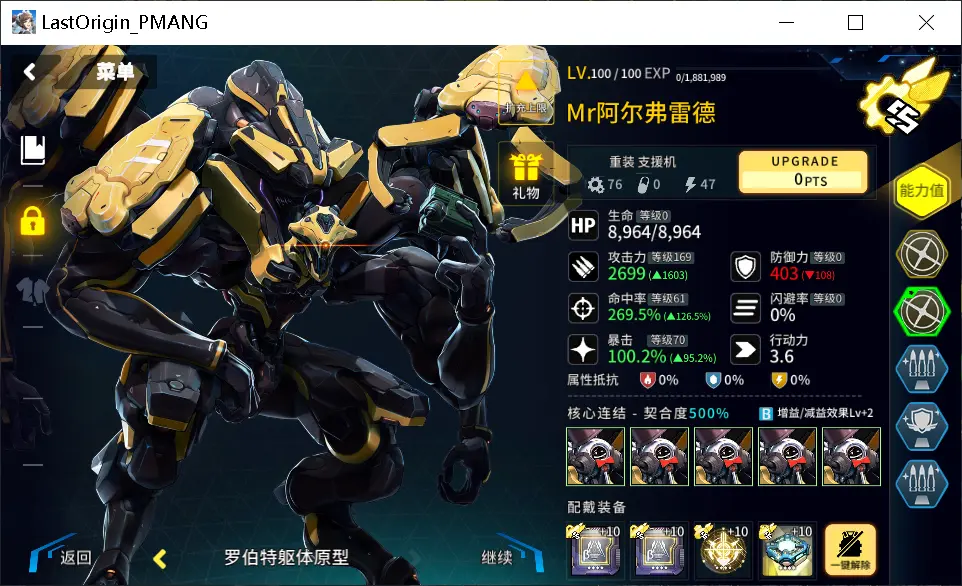962x586 pixels.
Task: Select the middle core link portrait
Action: click(723, 457)
